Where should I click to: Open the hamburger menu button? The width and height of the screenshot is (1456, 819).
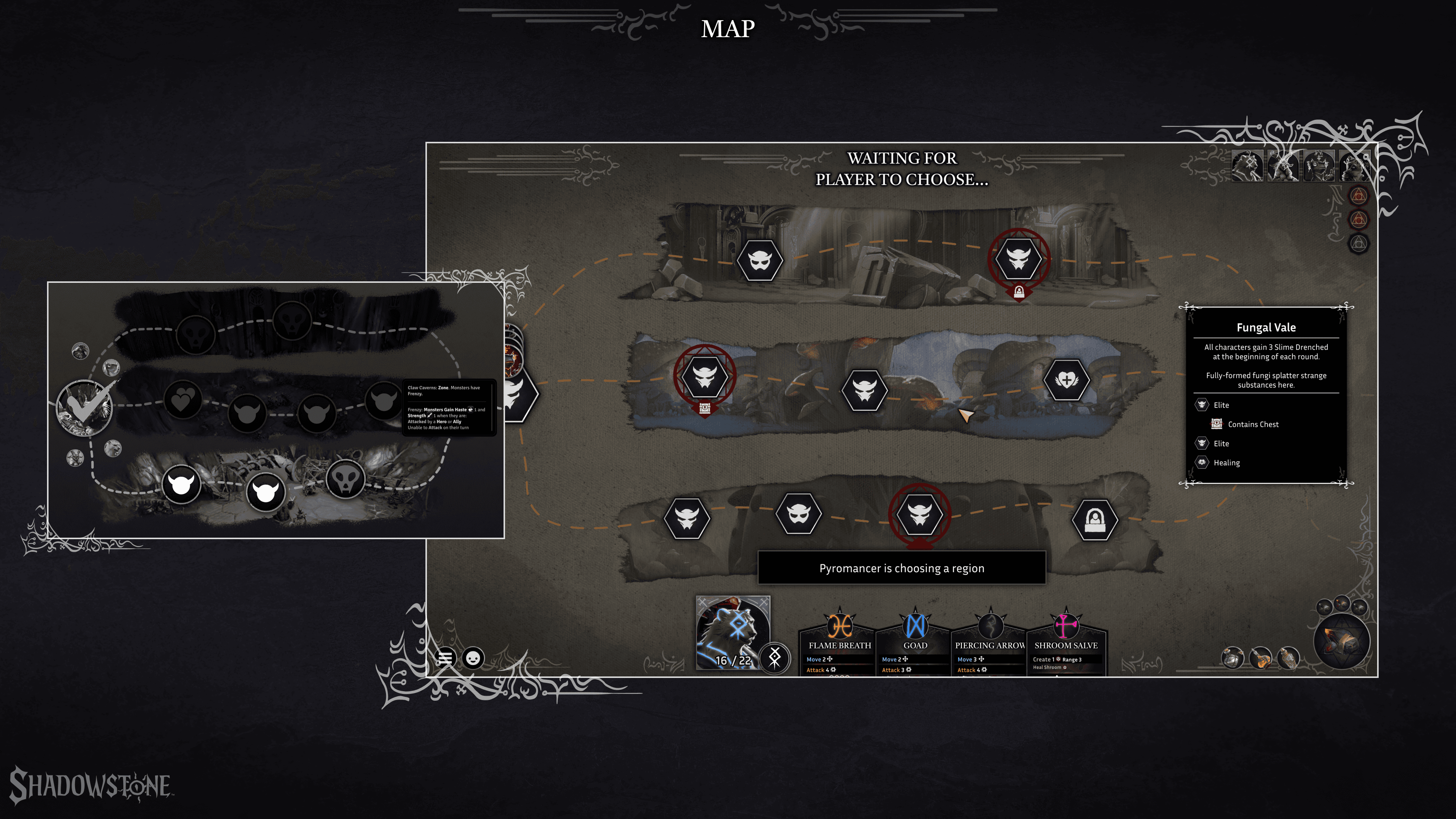click(446, 658)
